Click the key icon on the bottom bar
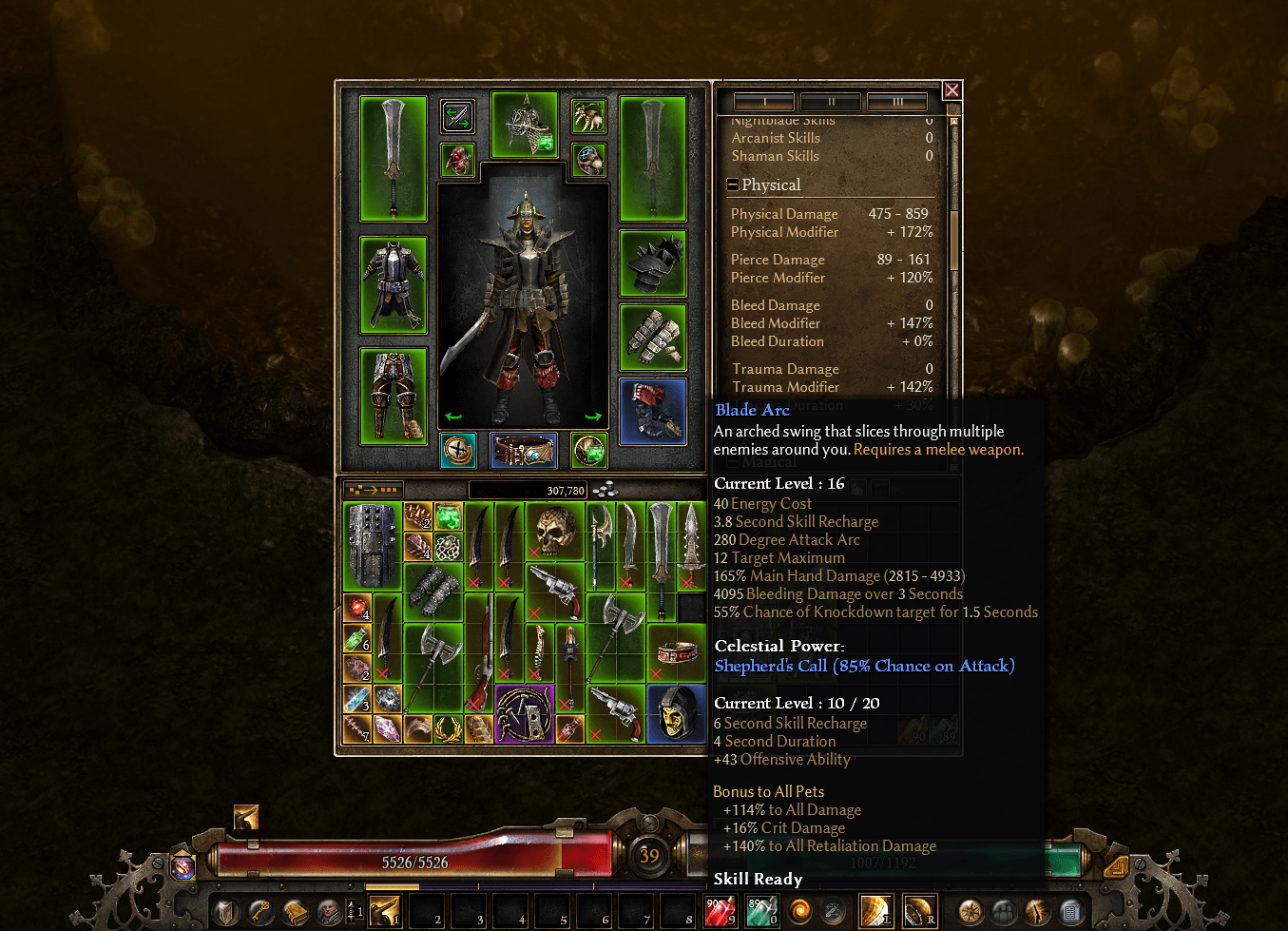The width and height of the screenshot is (1288, 931). coord(259,911)
